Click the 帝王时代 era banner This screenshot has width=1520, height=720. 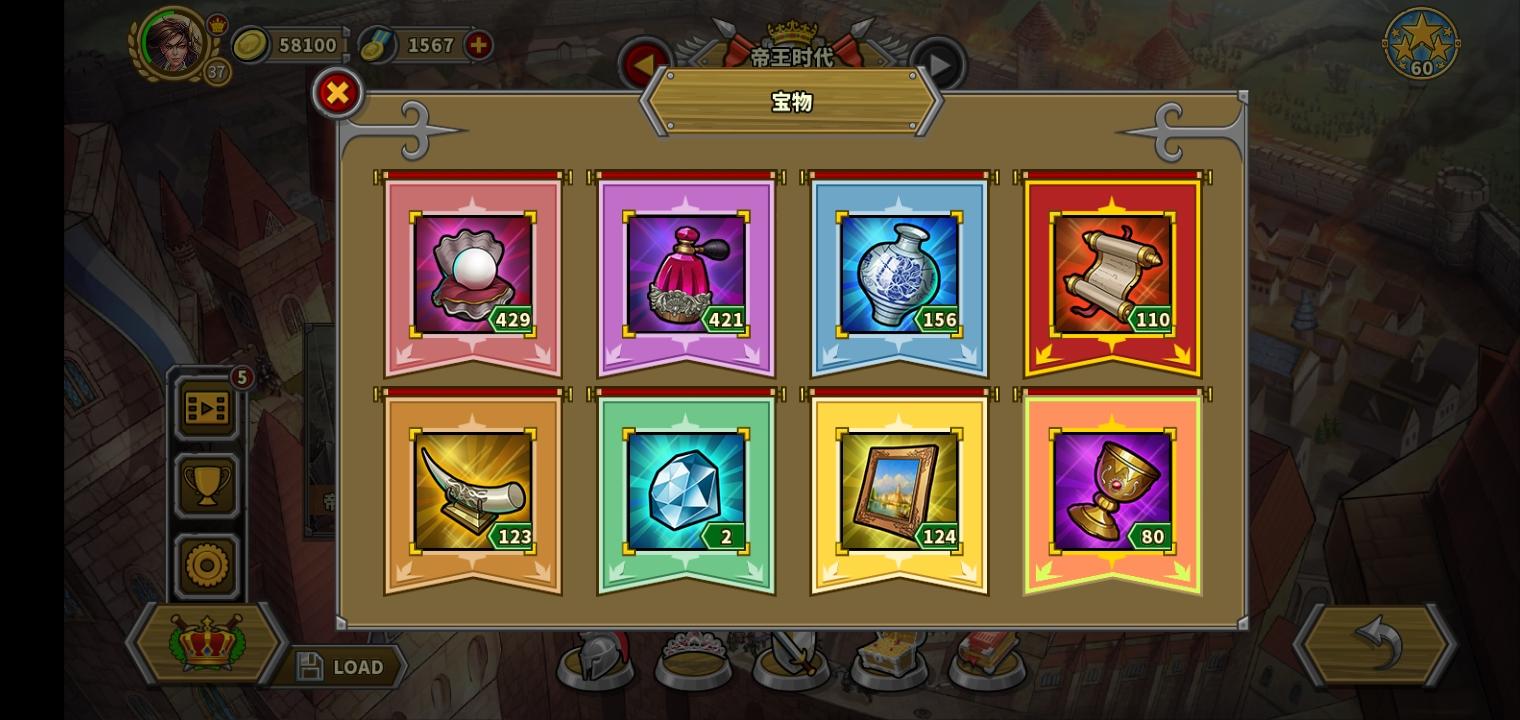click(x=792, y=58)
